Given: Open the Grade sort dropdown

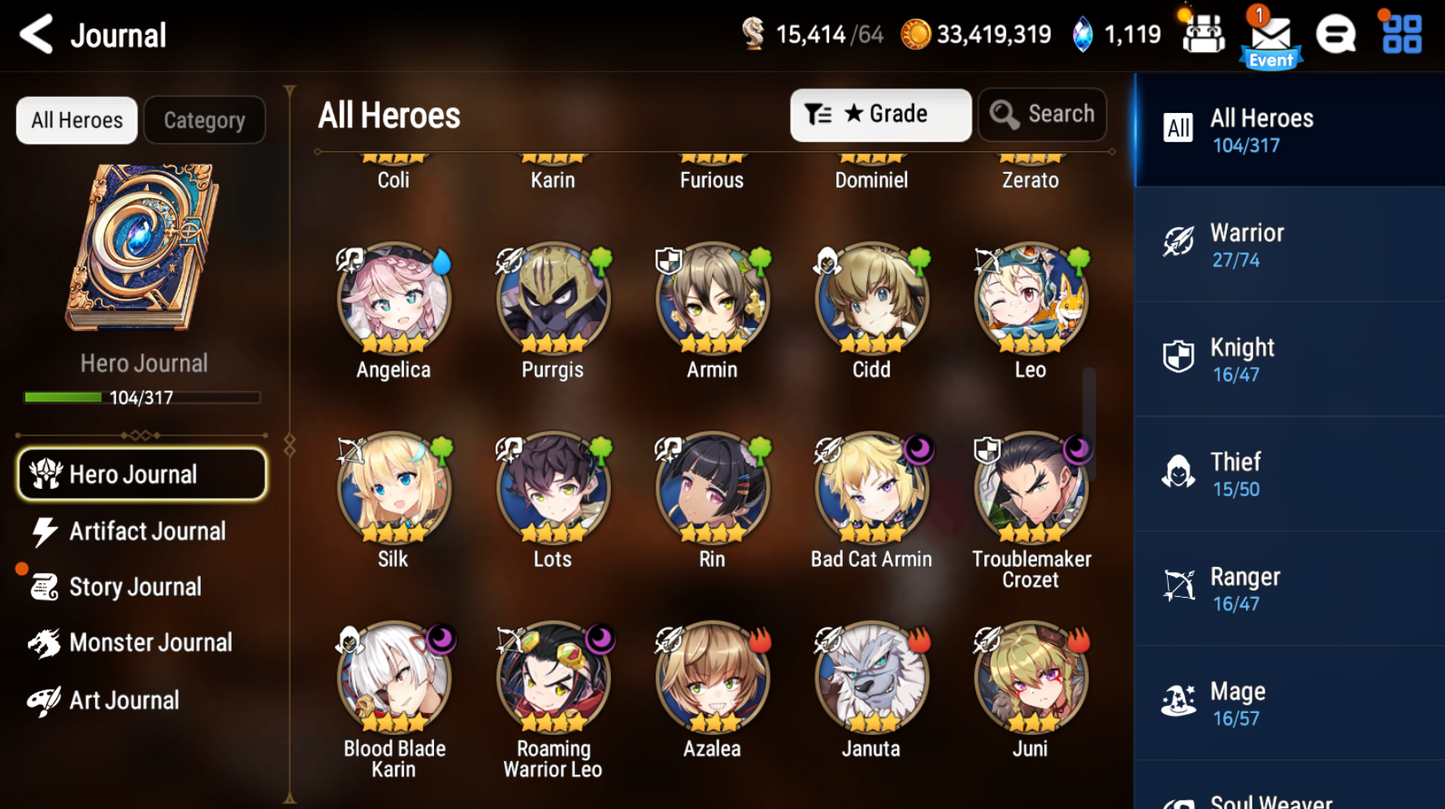Looking at the screenshot, I should (880, 114).
